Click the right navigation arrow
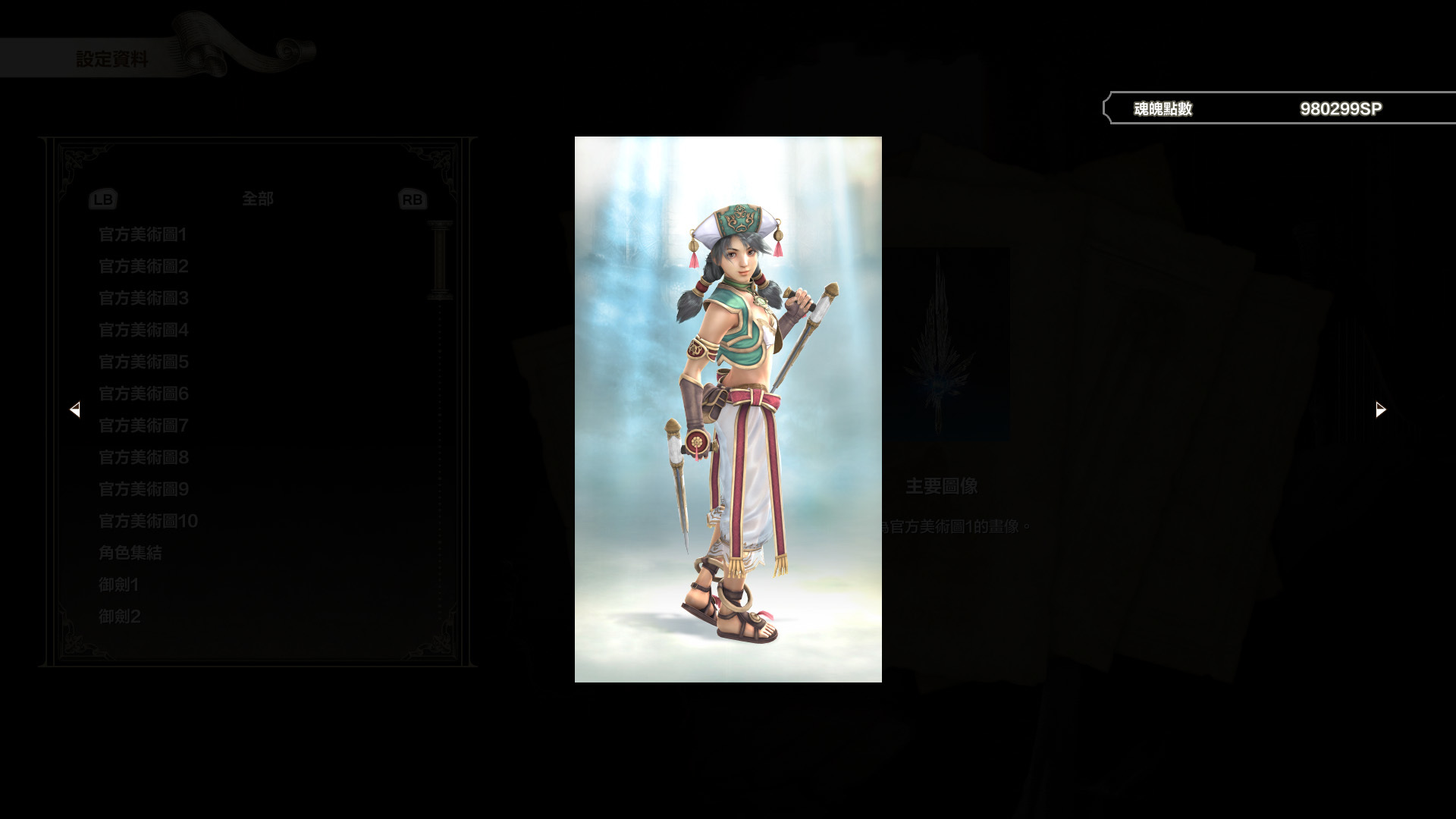The image size is (1456, 819). point(1379,409)
